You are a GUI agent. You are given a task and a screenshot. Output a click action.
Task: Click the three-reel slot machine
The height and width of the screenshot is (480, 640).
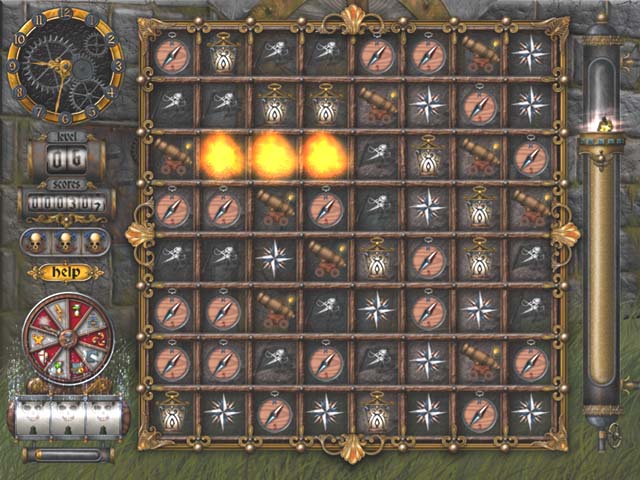(66, 417)
